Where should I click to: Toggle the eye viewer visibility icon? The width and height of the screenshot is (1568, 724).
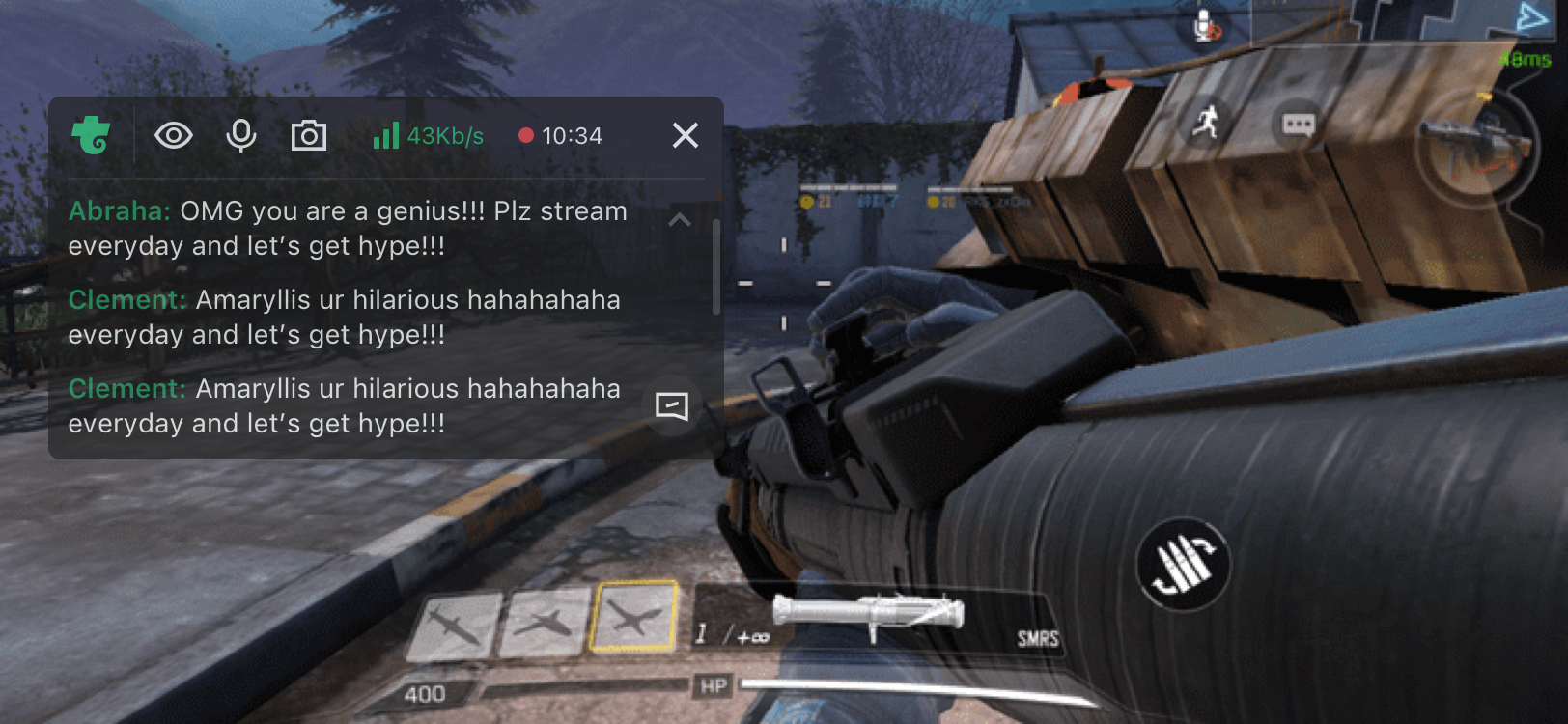[174, 136]
